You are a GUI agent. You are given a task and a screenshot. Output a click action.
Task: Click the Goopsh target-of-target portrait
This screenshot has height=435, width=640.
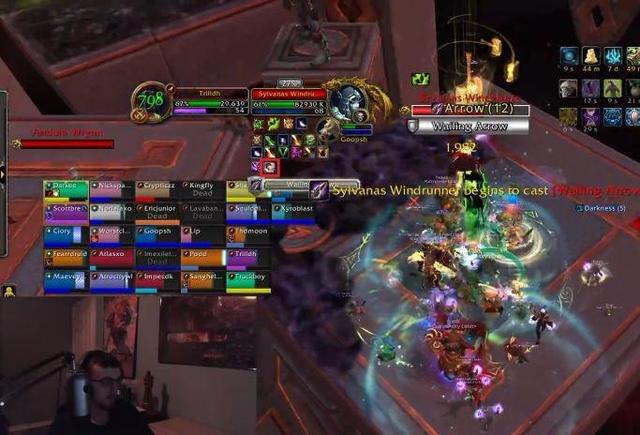pyautogui.click(x=328, y=128)
